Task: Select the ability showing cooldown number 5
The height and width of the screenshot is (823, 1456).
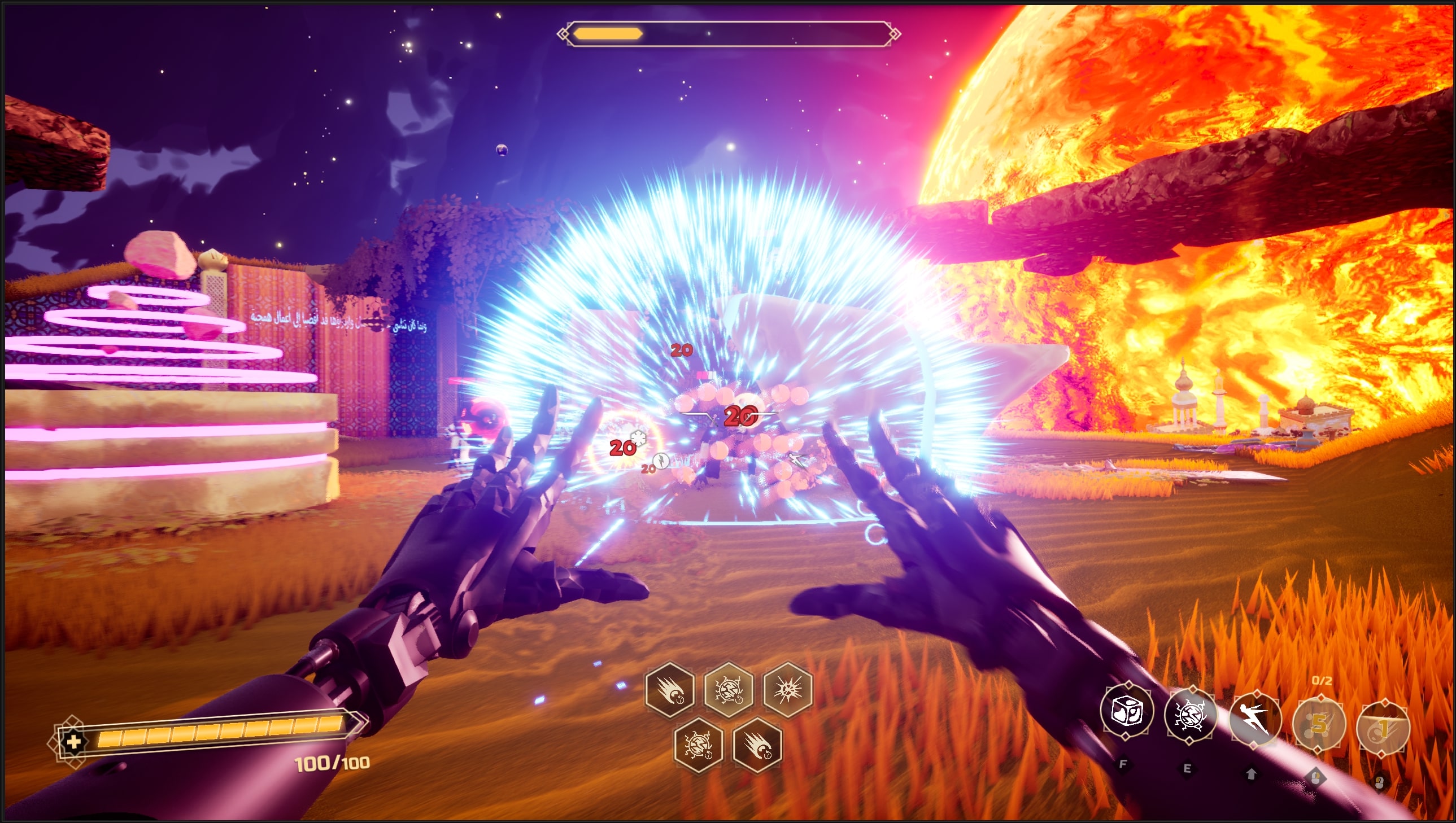Action: [1319, 724]
